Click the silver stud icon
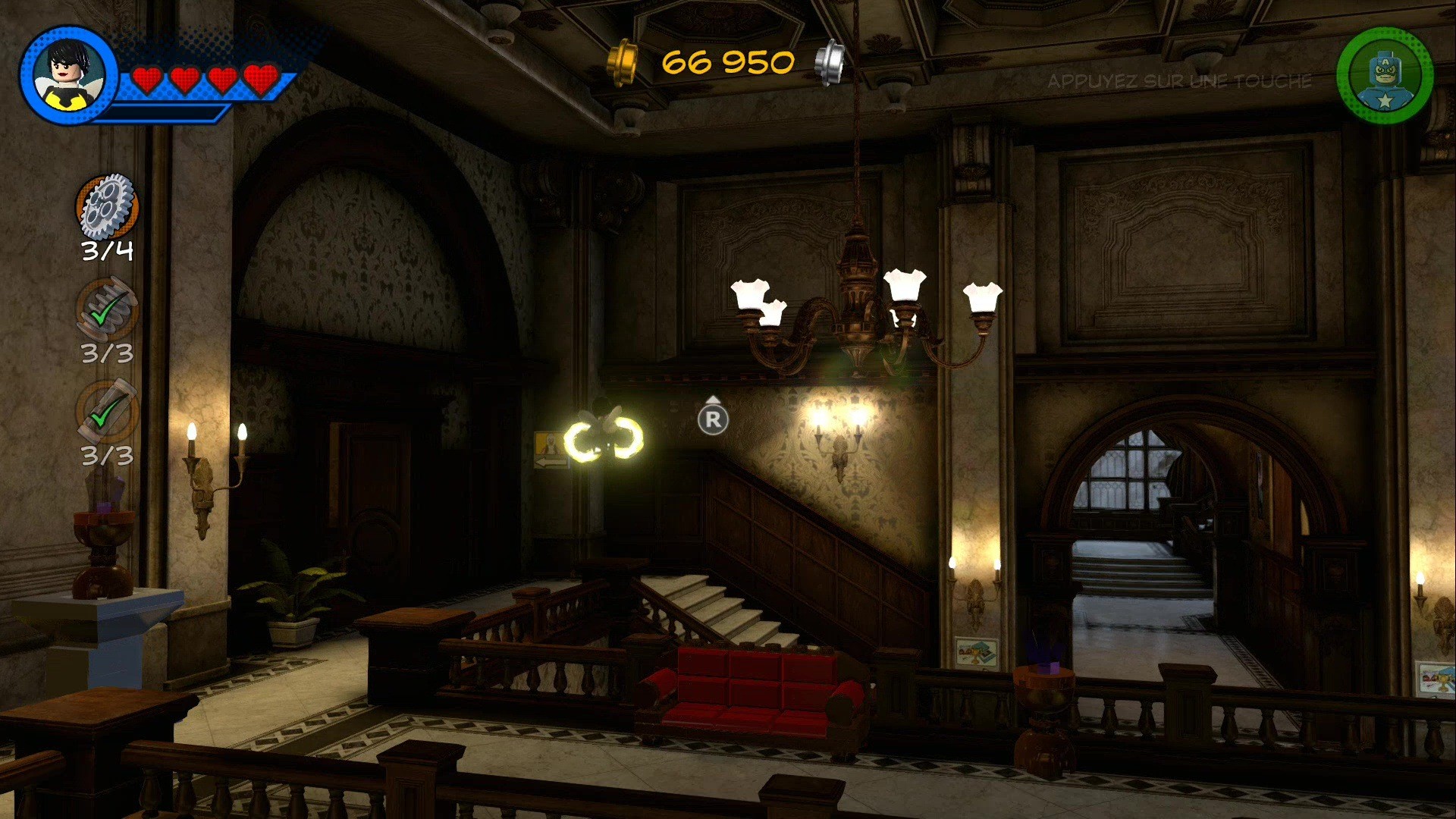This screenshot has width=1456, height=819. pos(830,62)
